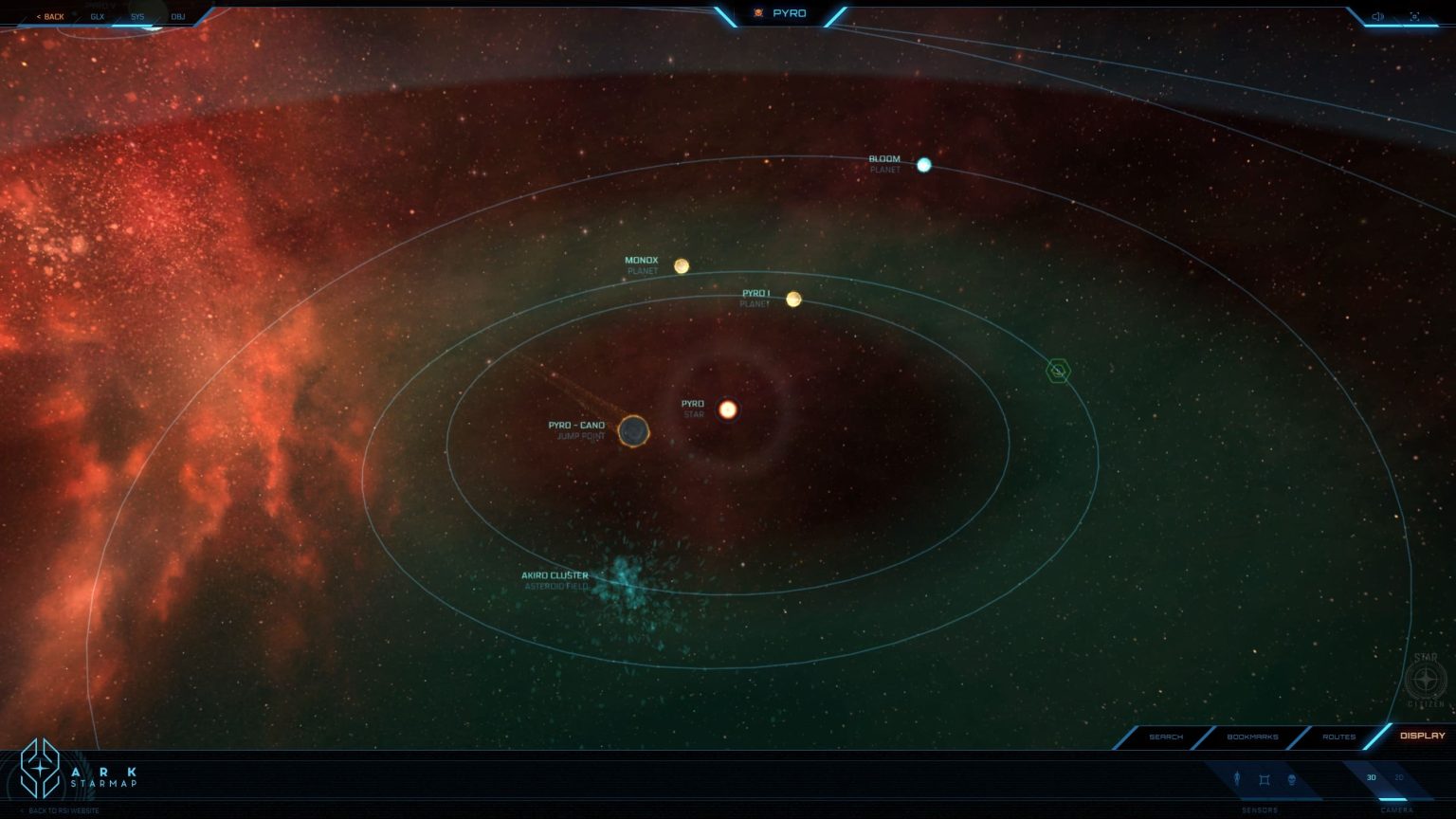1456x819 pixels.
Task: Select the humanoid signature sensor icon
Action: pyautogui.click(x=1237, y=779)
